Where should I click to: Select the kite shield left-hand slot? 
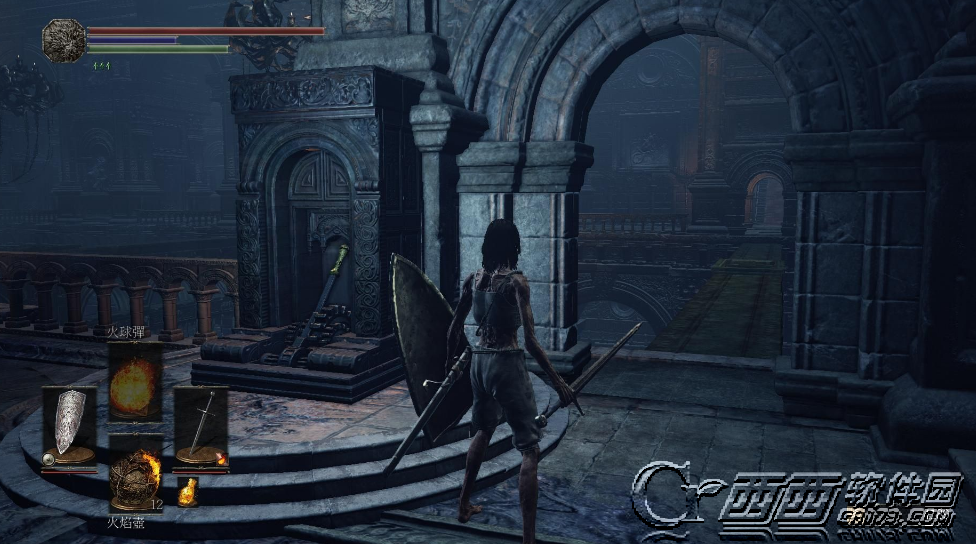(70, 427)
